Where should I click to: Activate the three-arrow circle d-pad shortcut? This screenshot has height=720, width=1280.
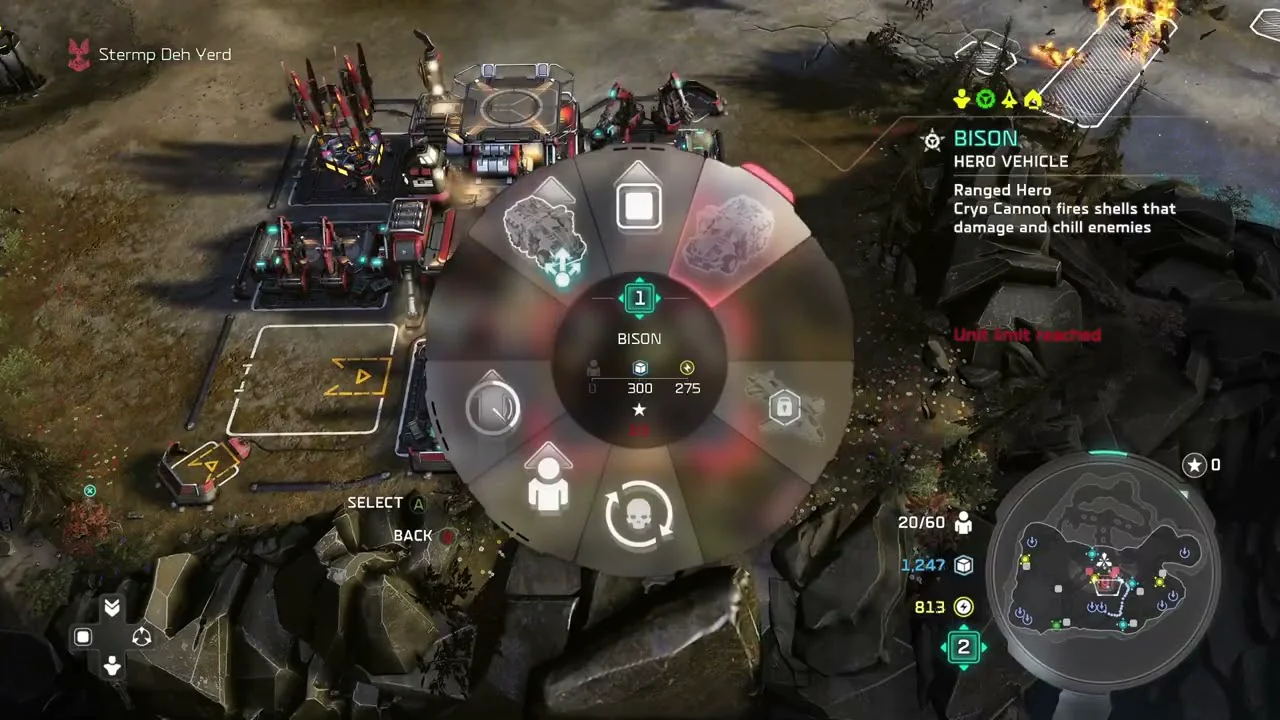[x=141, y=637]
